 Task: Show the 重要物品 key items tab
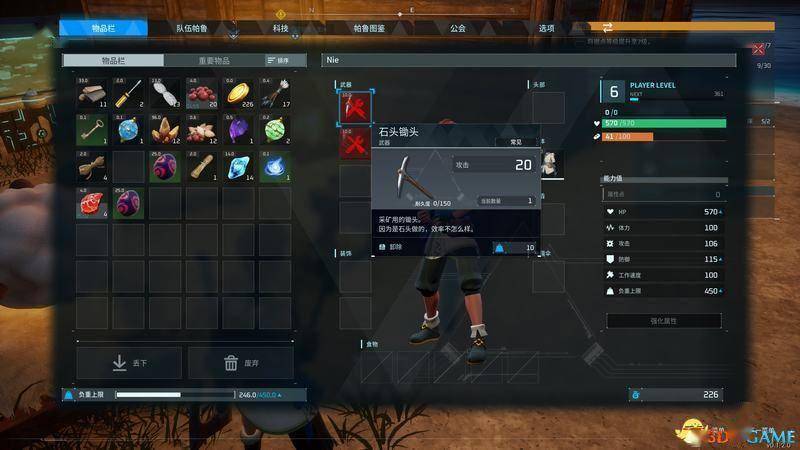tap(213, 61)
